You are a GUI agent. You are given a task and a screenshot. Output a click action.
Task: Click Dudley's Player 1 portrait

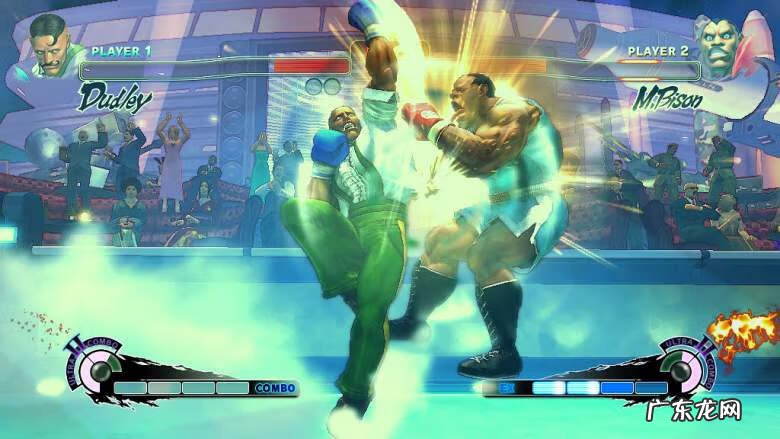pyautogui.click(x=51, y=46)
